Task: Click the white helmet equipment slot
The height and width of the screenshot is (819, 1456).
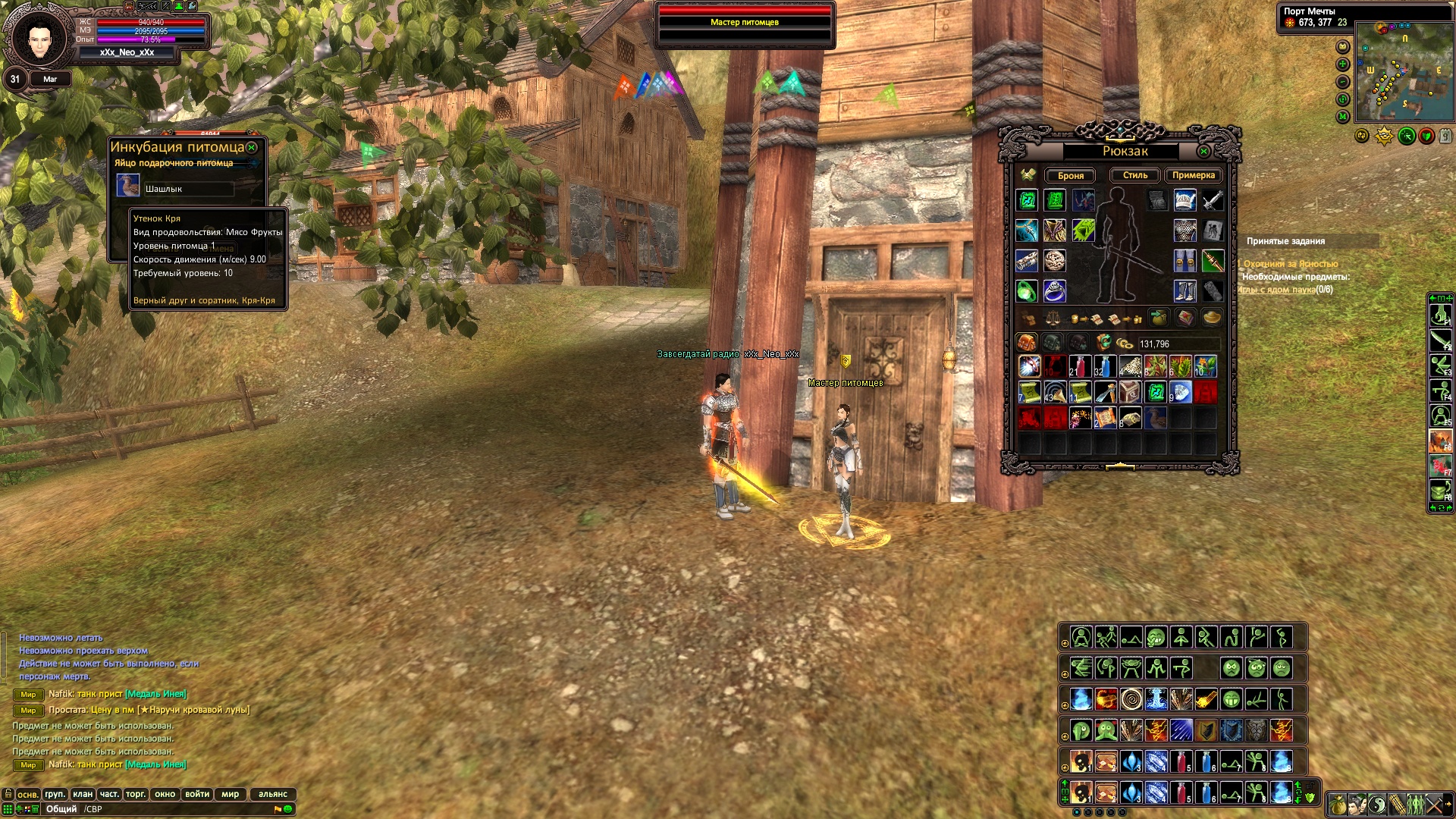Action: (x=1185, y=200)
